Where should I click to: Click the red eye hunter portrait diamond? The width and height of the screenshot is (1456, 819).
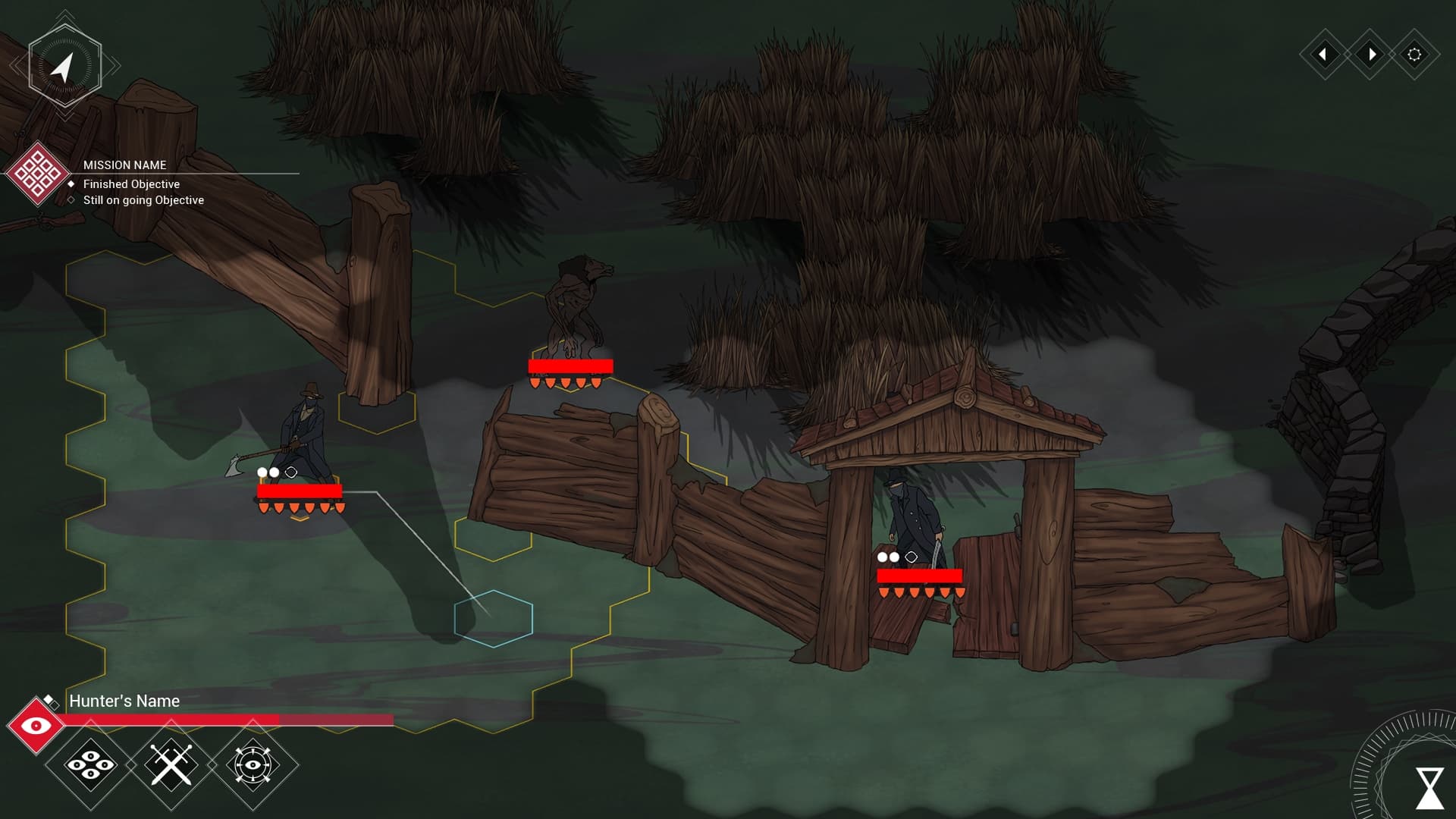coord(36,723)
